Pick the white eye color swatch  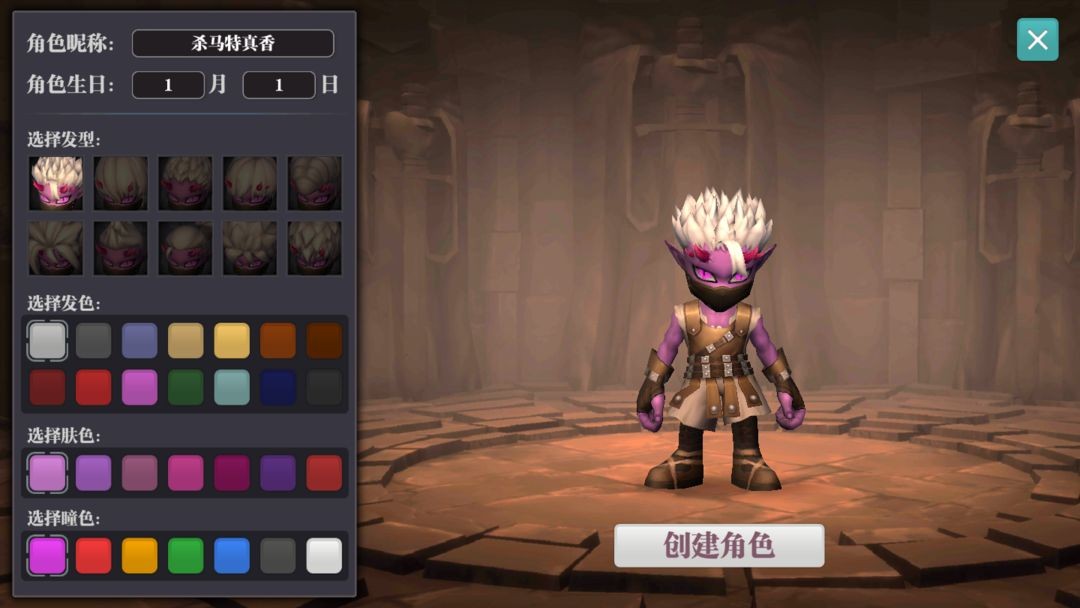point(324,556)
